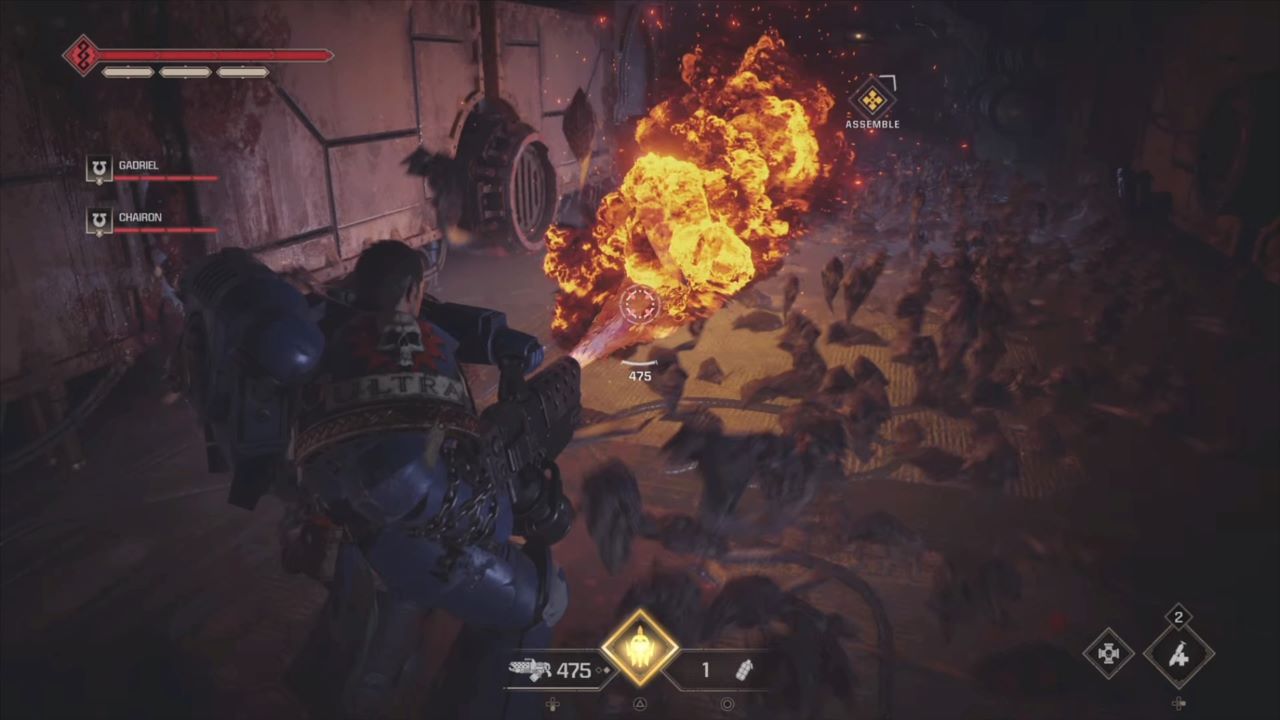Select squadmate Chairon's Ultramarines emblem
The image size is (1280, 720).
[x=99, y=221]
